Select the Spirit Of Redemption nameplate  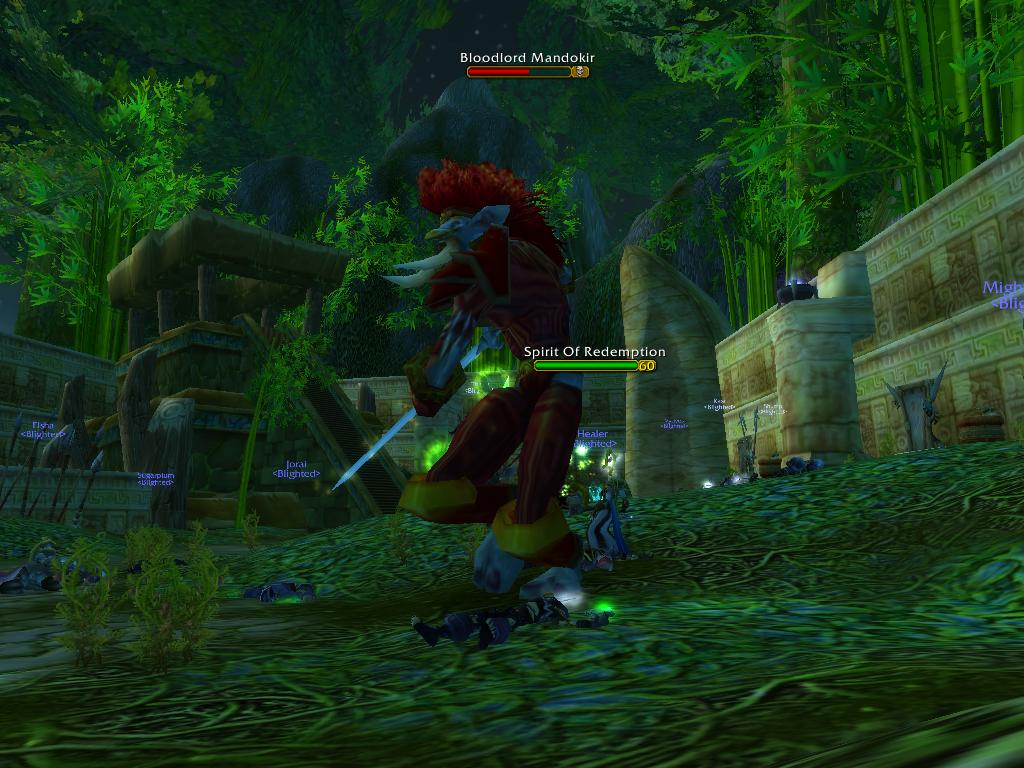588,366
